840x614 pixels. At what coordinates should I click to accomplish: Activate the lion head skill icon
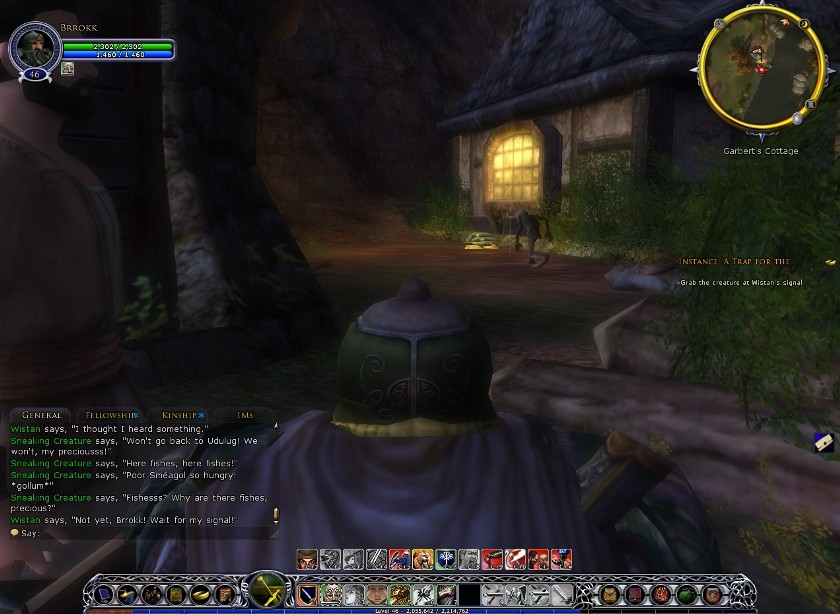point(421,558)
